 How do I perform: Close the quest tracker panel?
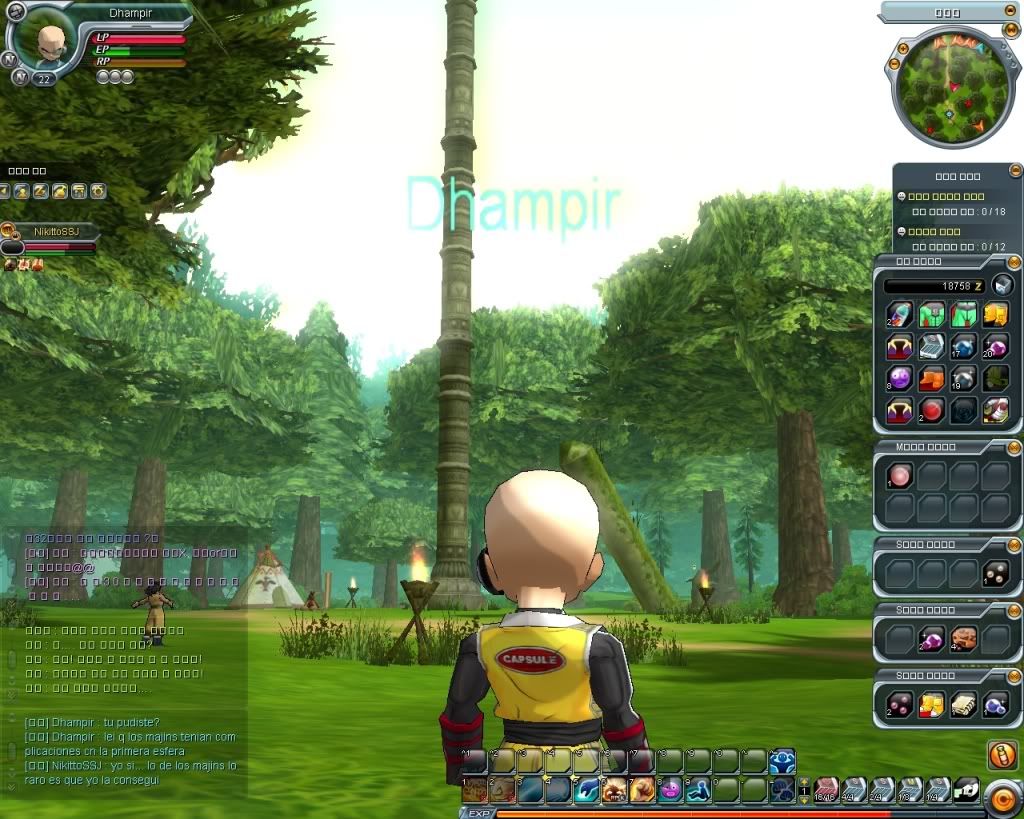click(1015, 171)
